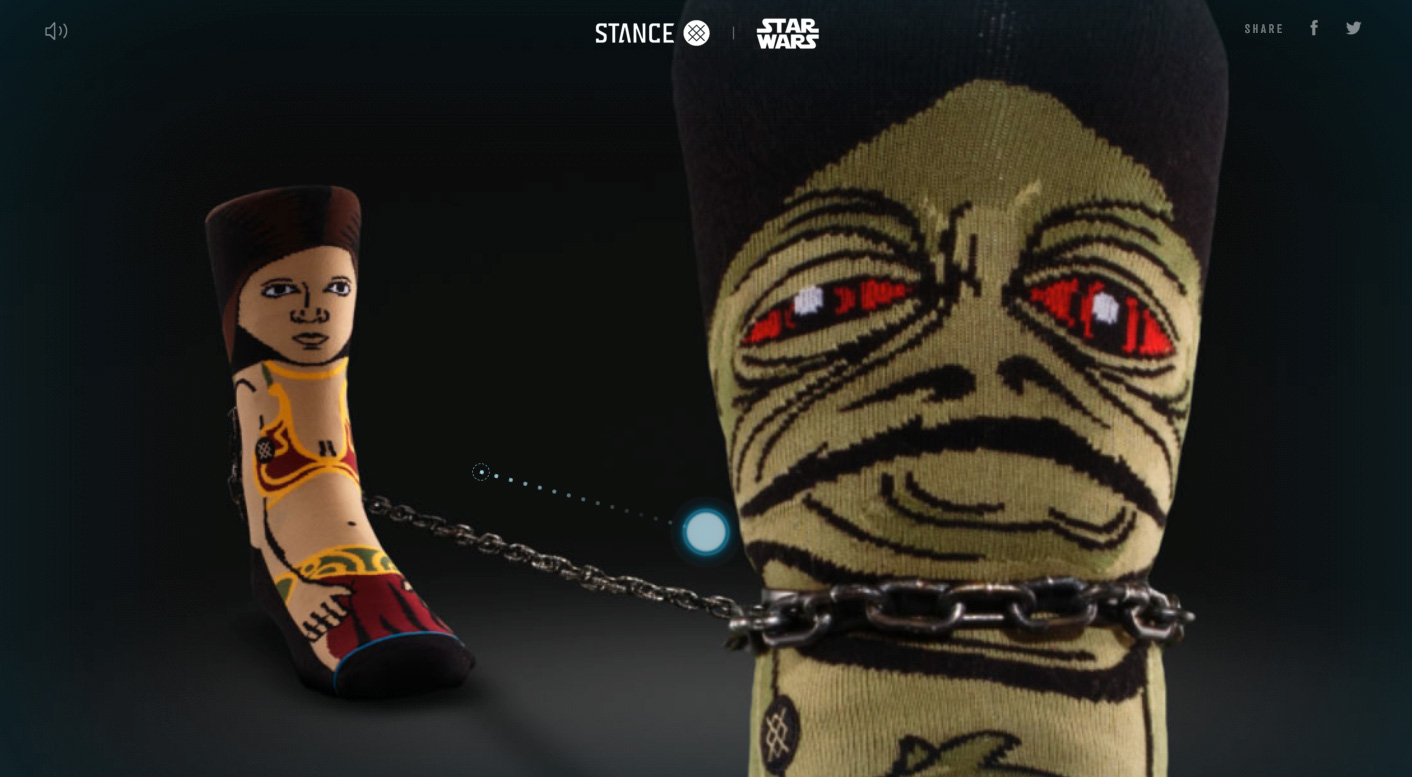Click the SHARE text link
This screenshot has height=777, width=1412.
1263,28
